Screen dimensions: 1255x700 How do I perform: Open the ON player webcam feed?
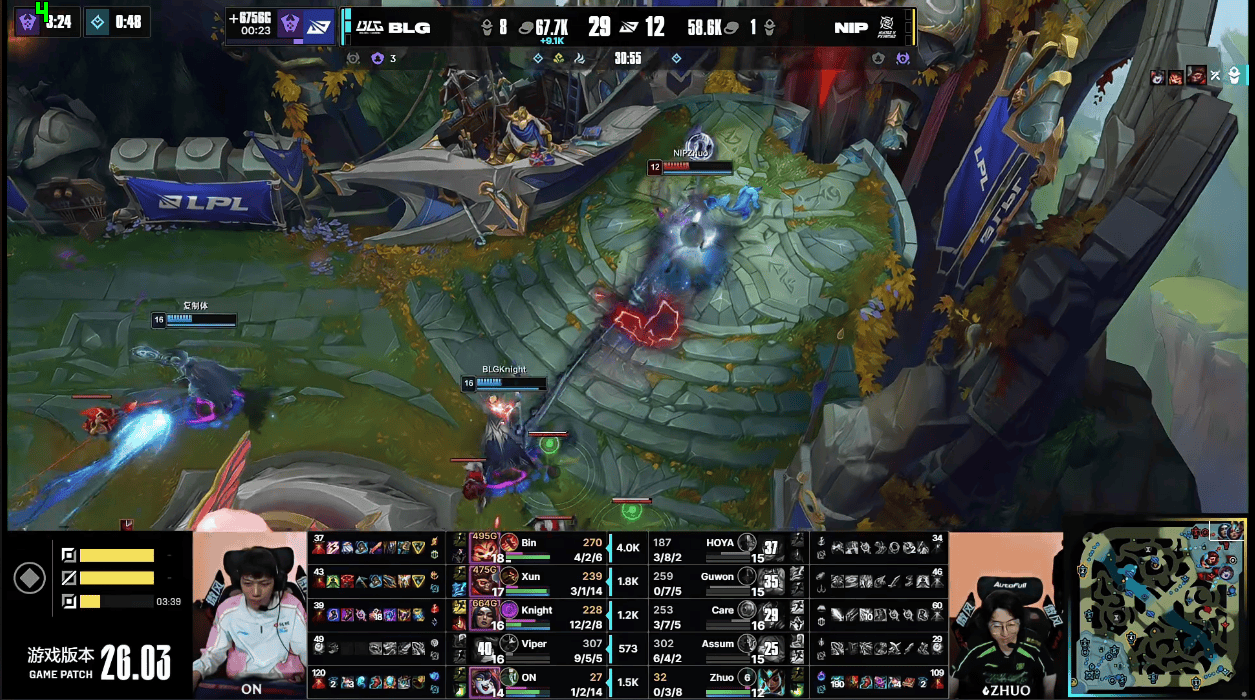pyautogui.click(x=250, y=612)
